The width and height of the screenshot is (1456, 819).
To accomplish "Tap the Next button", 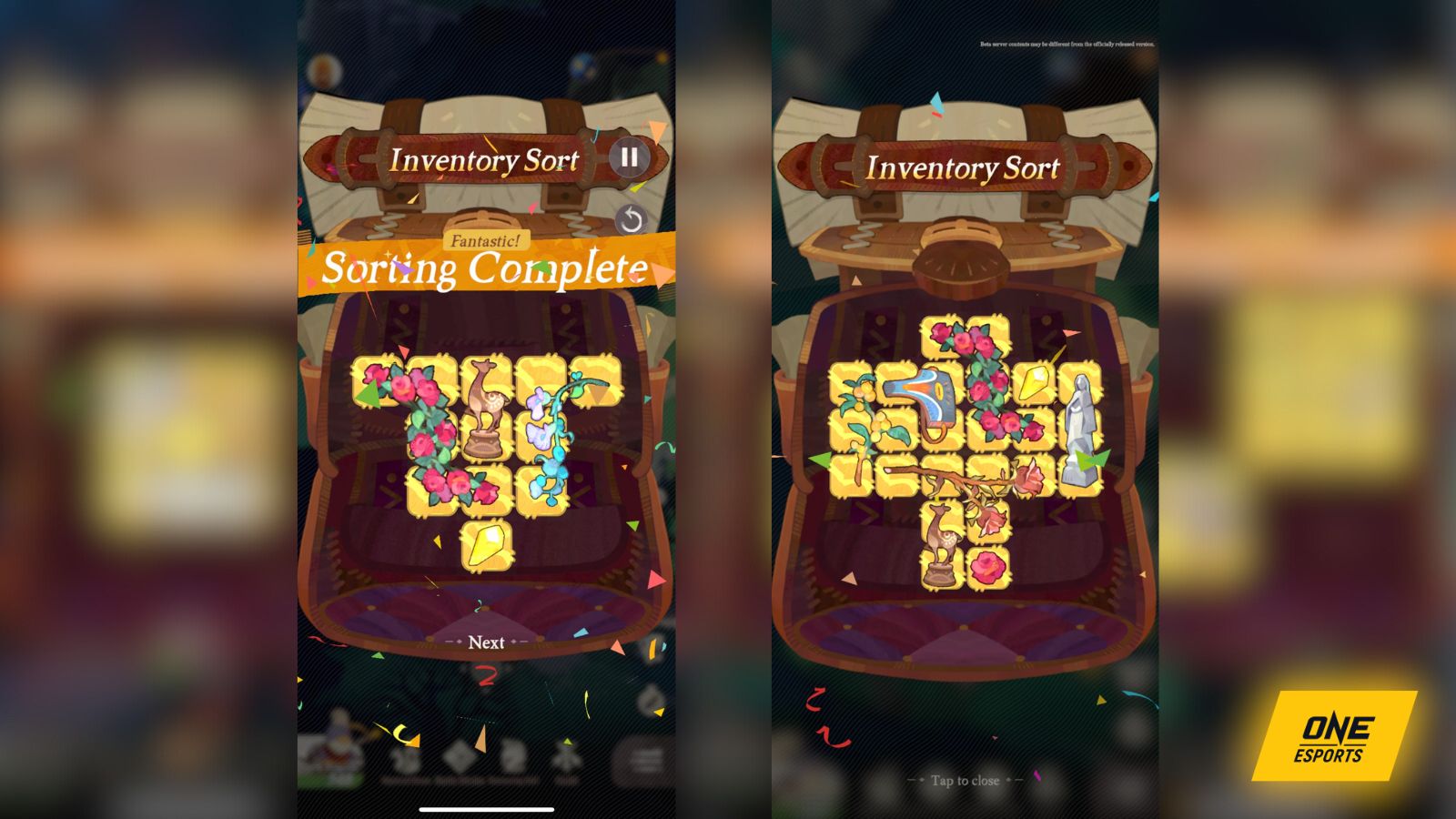I will [487, 642].
